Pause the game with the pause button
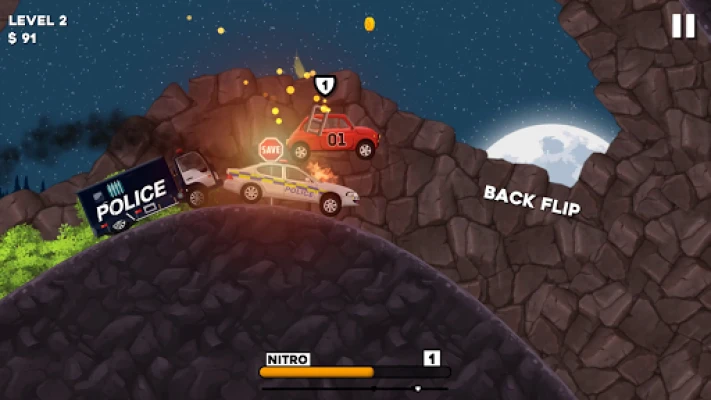The image size is (711, 400). click(x=683, y=26)
